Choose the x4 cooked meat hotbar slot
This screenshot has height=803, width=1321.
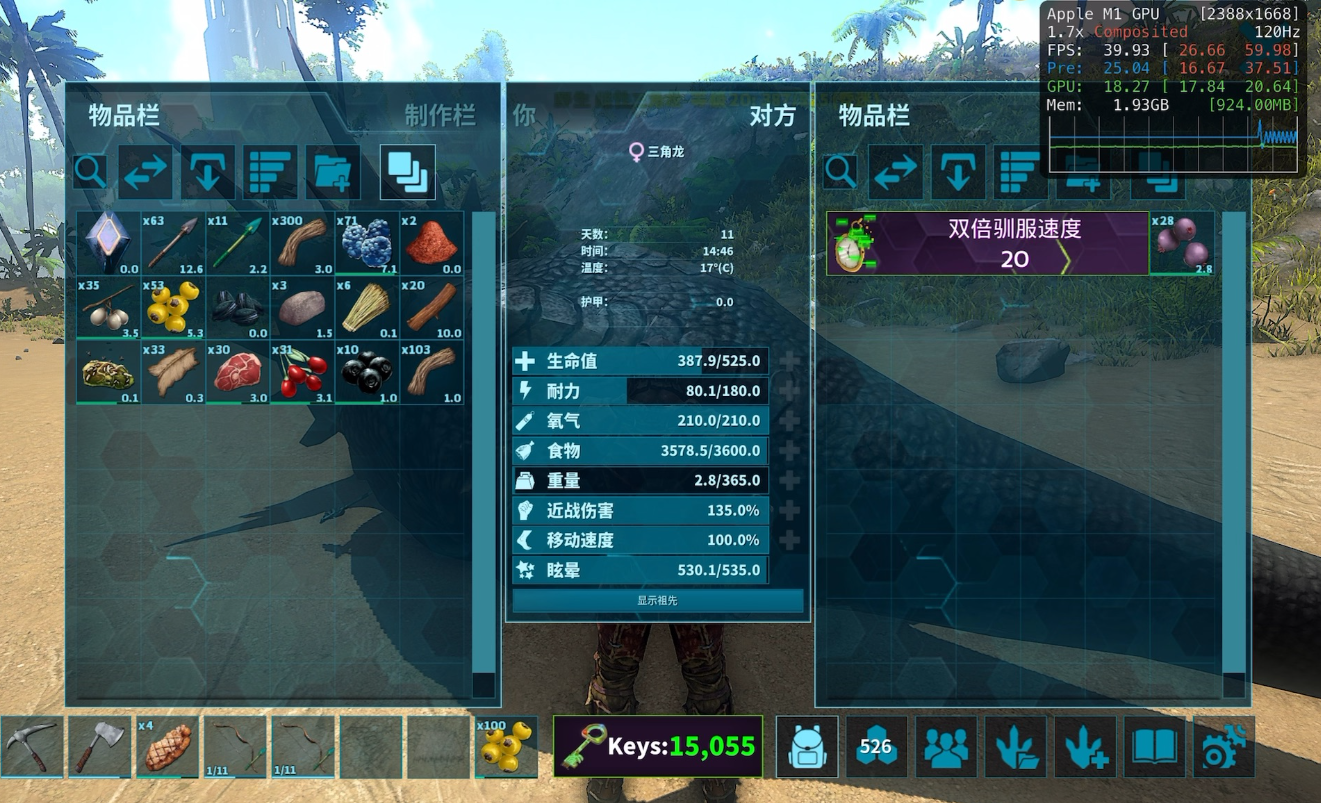[167, 746]
